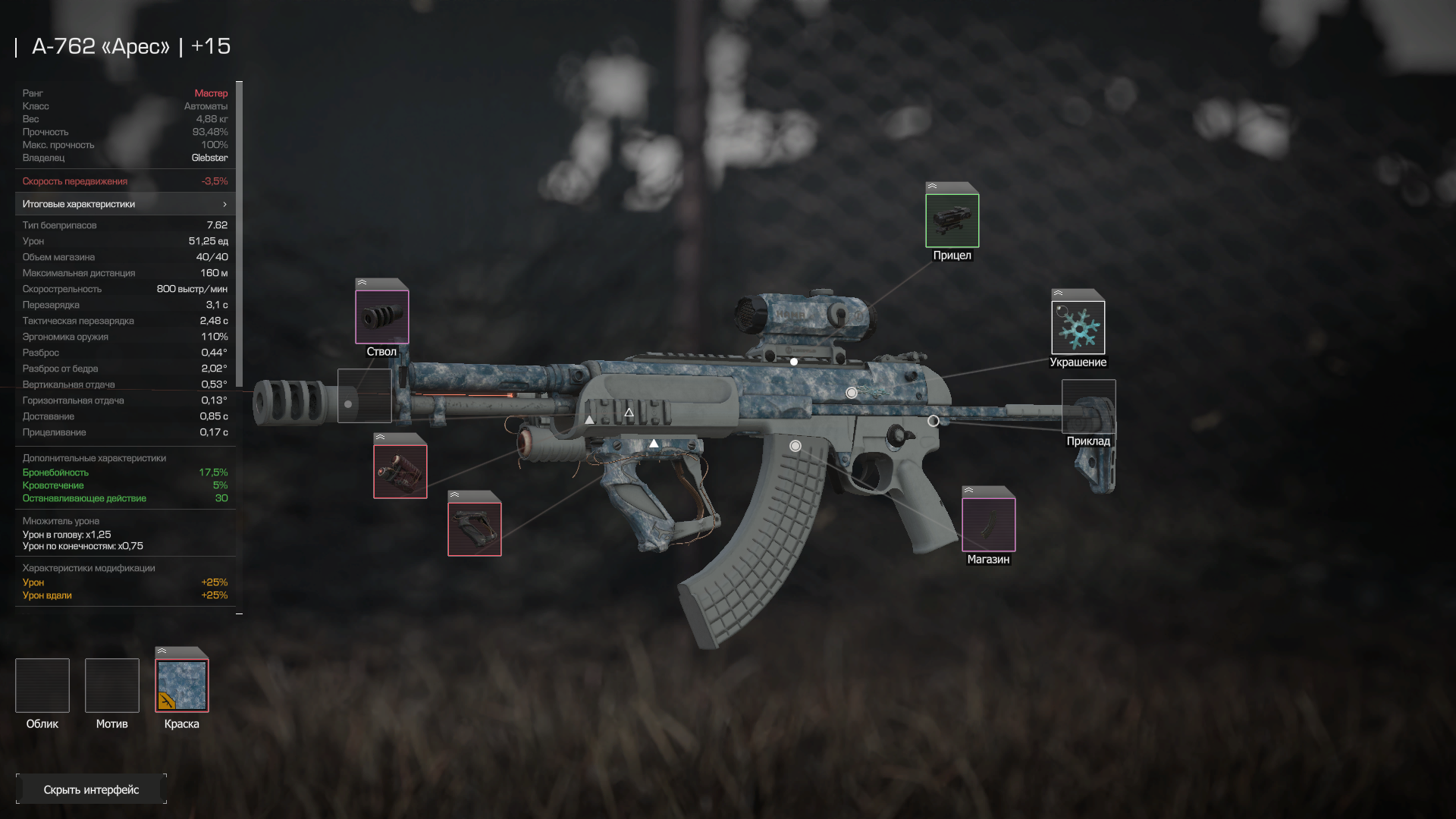Open the Прицел scope attachment slot
Viewport: 1456px width, 819px height.
tap(952, 220)
